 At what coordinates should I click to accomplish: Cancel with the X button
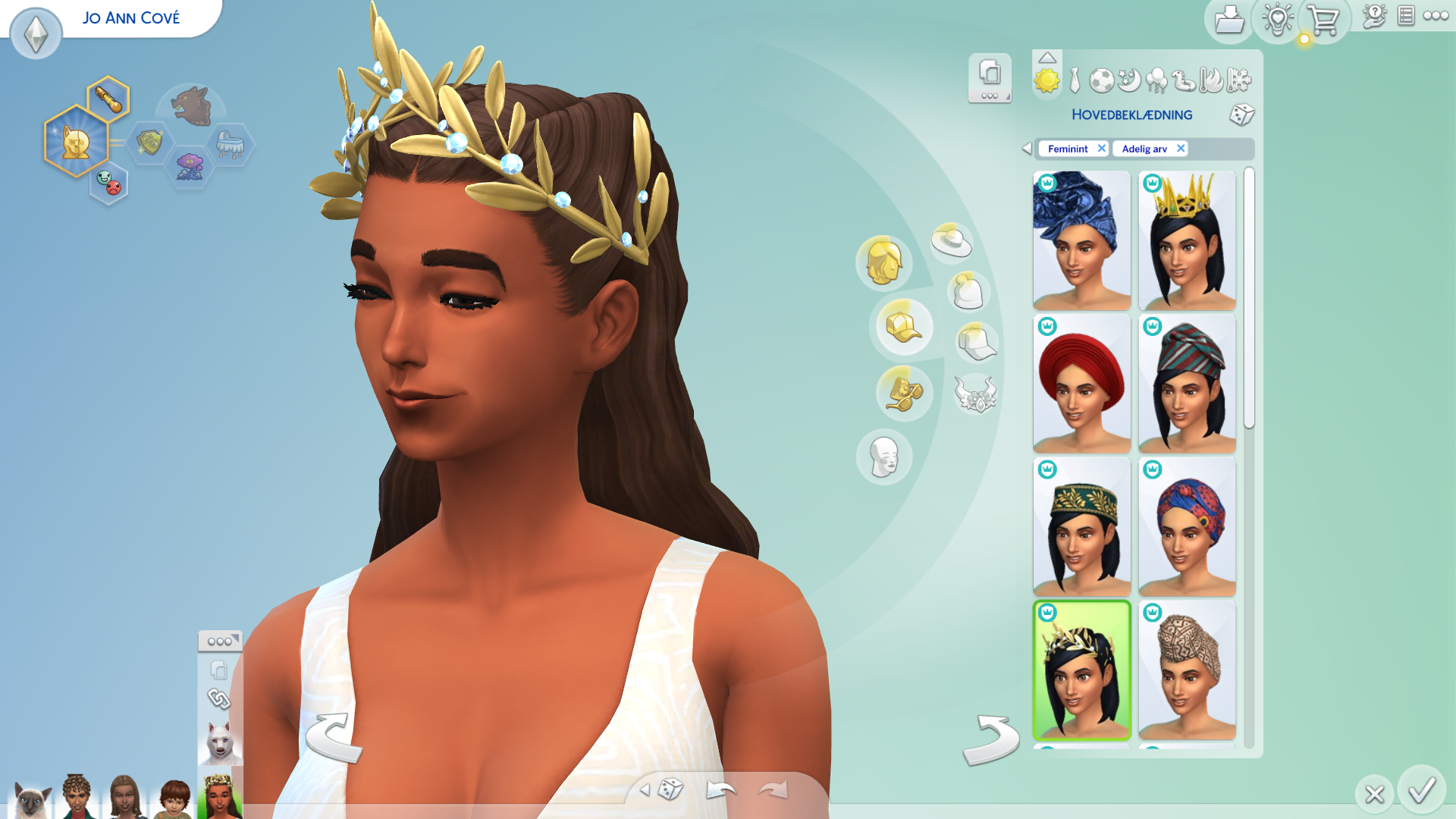1374,794
